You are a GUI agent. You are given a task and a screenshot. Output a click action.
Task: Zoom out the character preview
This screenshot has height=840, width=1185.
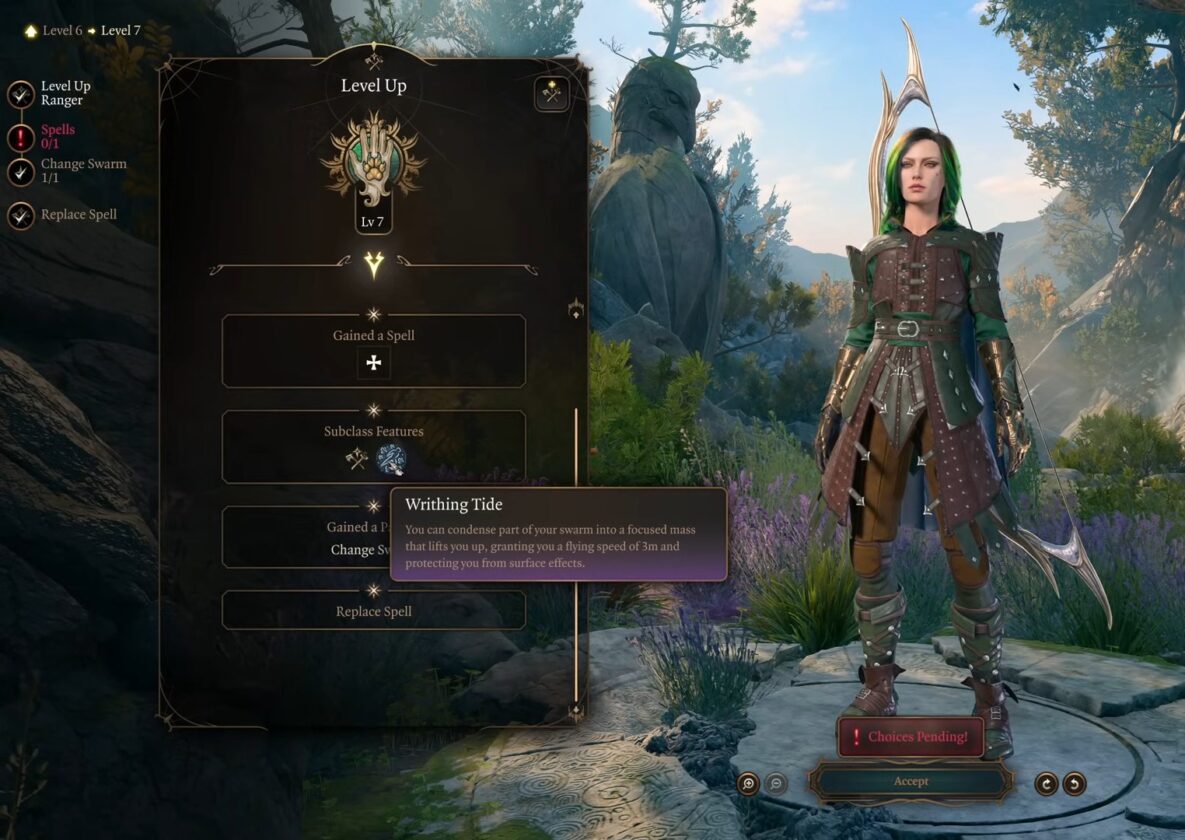point(776,783)
